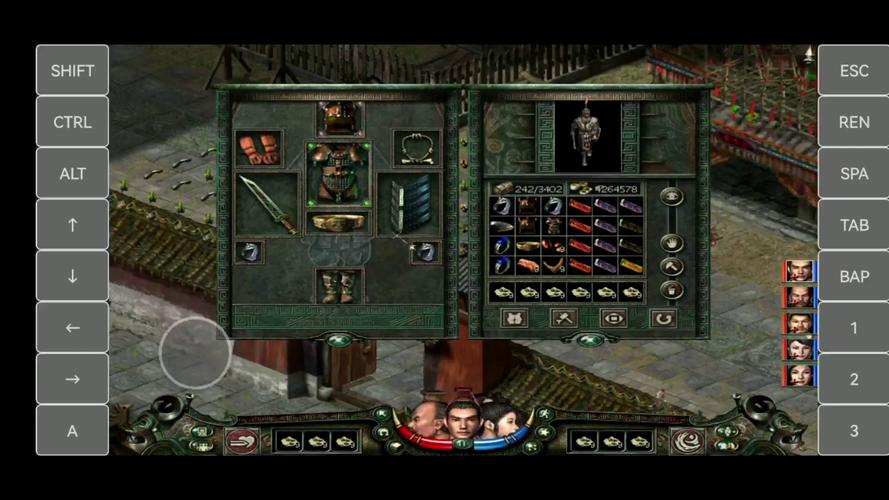Viewport: 889px width, 500px height.
Task: Activate the hand icon button
Action: pos(672,243)
